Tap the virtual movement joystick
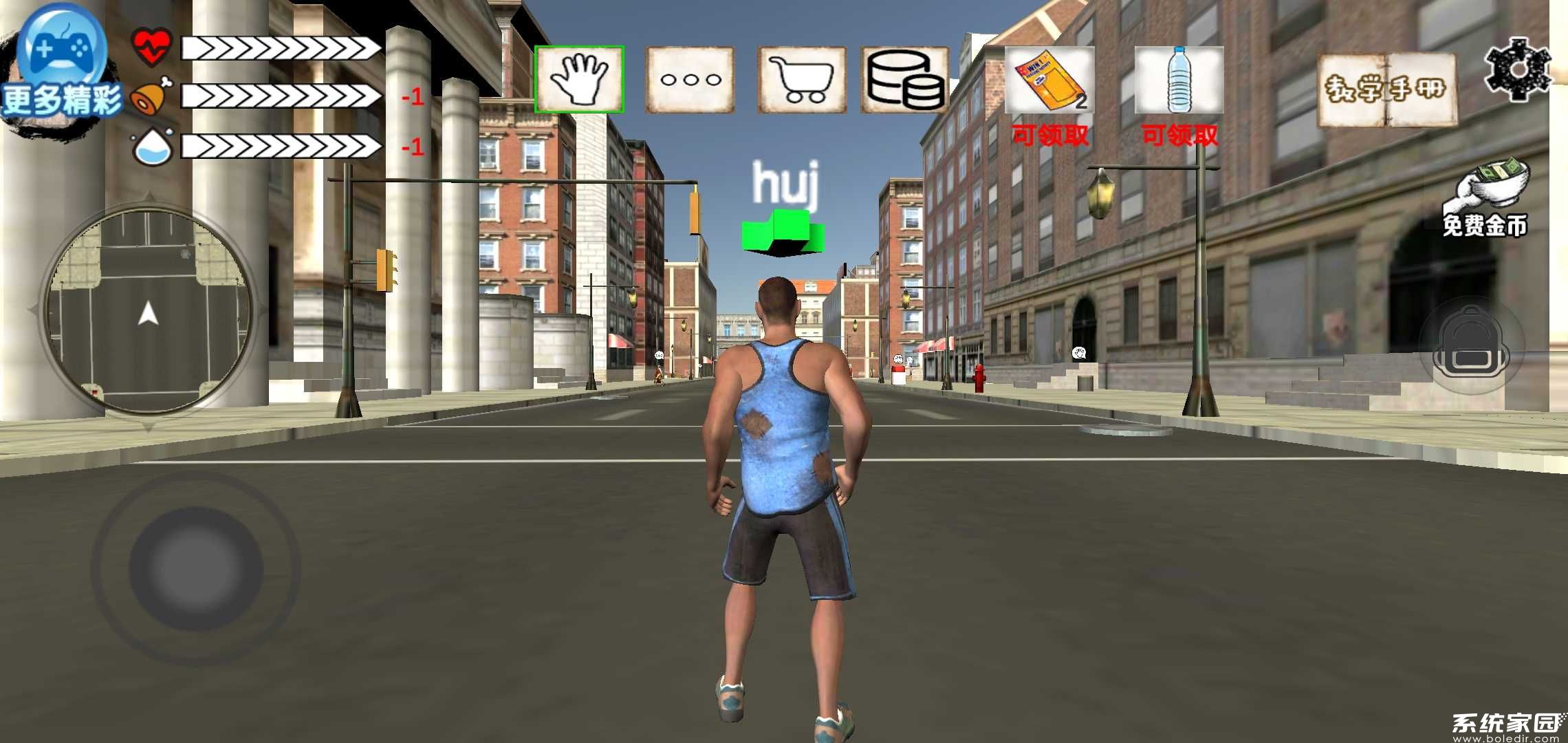Image resolution: width=1568 pixels, height=743 pixels. 196,568
